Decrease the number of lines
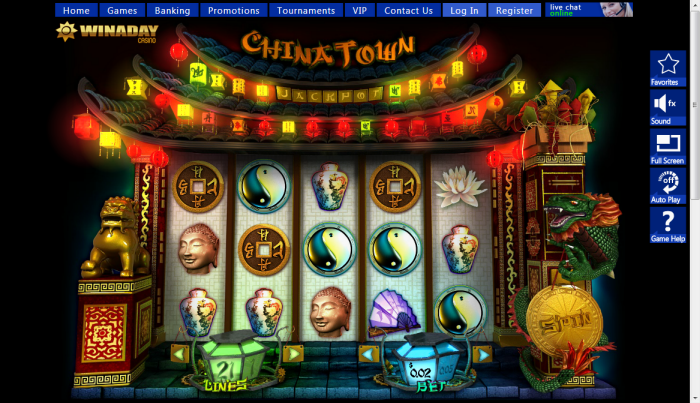The height and width of the screenshot is (403, 700). pyautogui.click(x=180, y=353)
